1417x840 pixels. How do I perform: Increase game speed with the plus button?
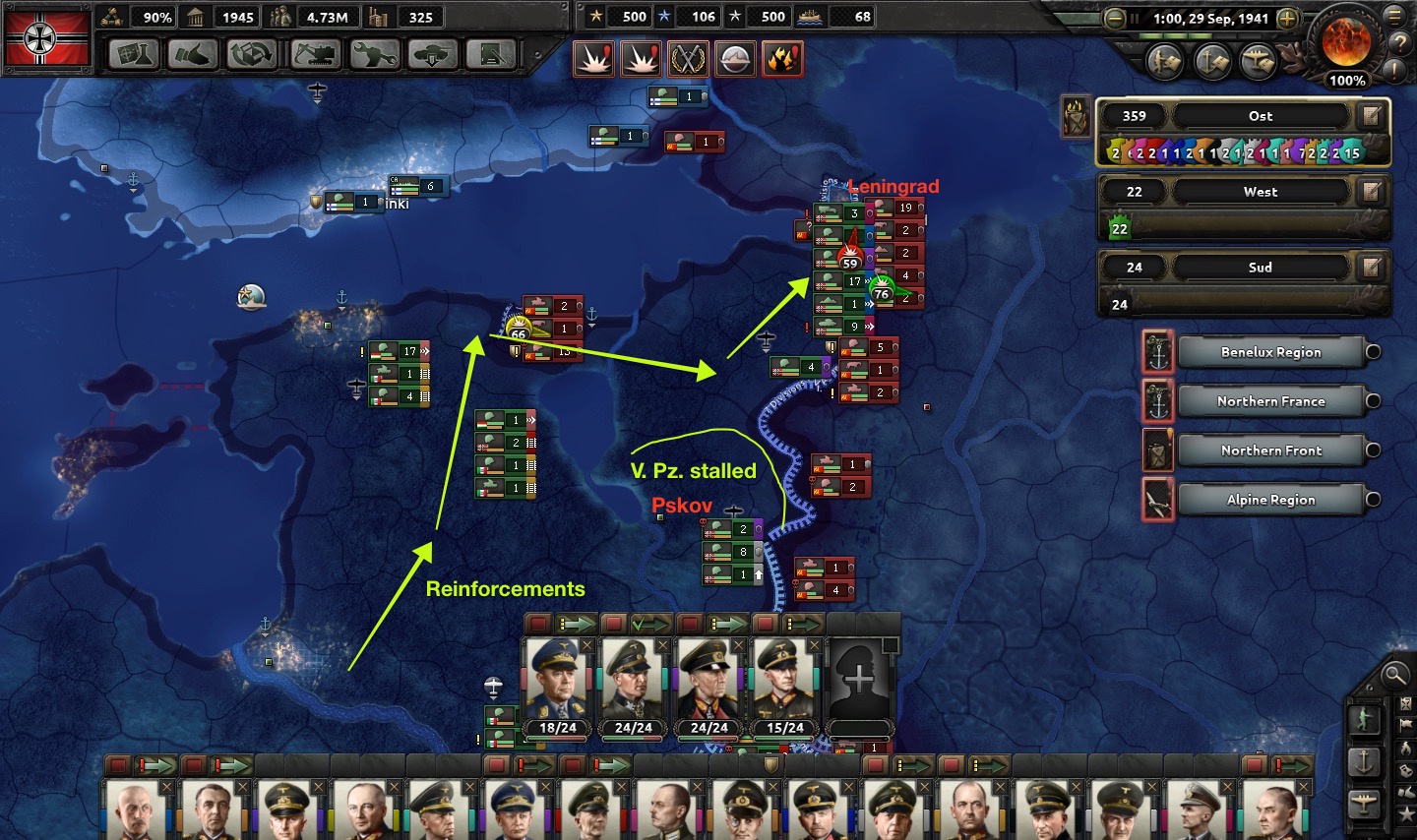pos(1286,19)
